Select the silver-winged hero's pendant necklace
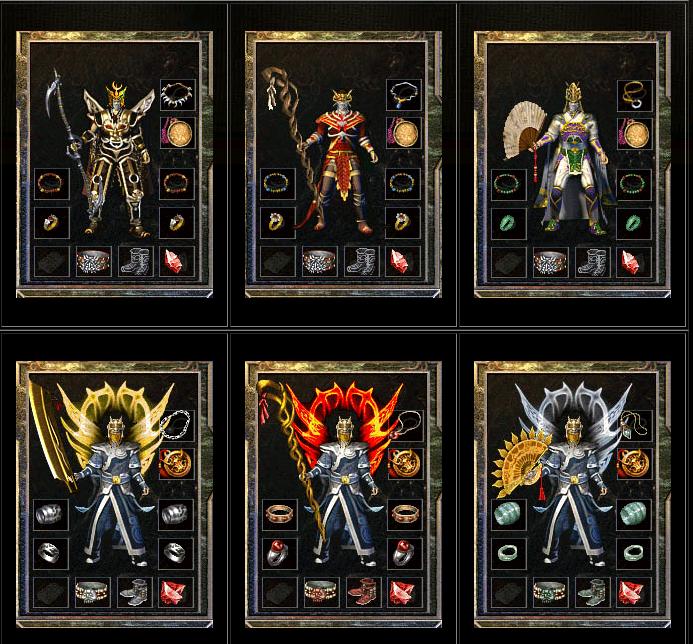Screen dimensions: 693x644 tap(633, 426)
